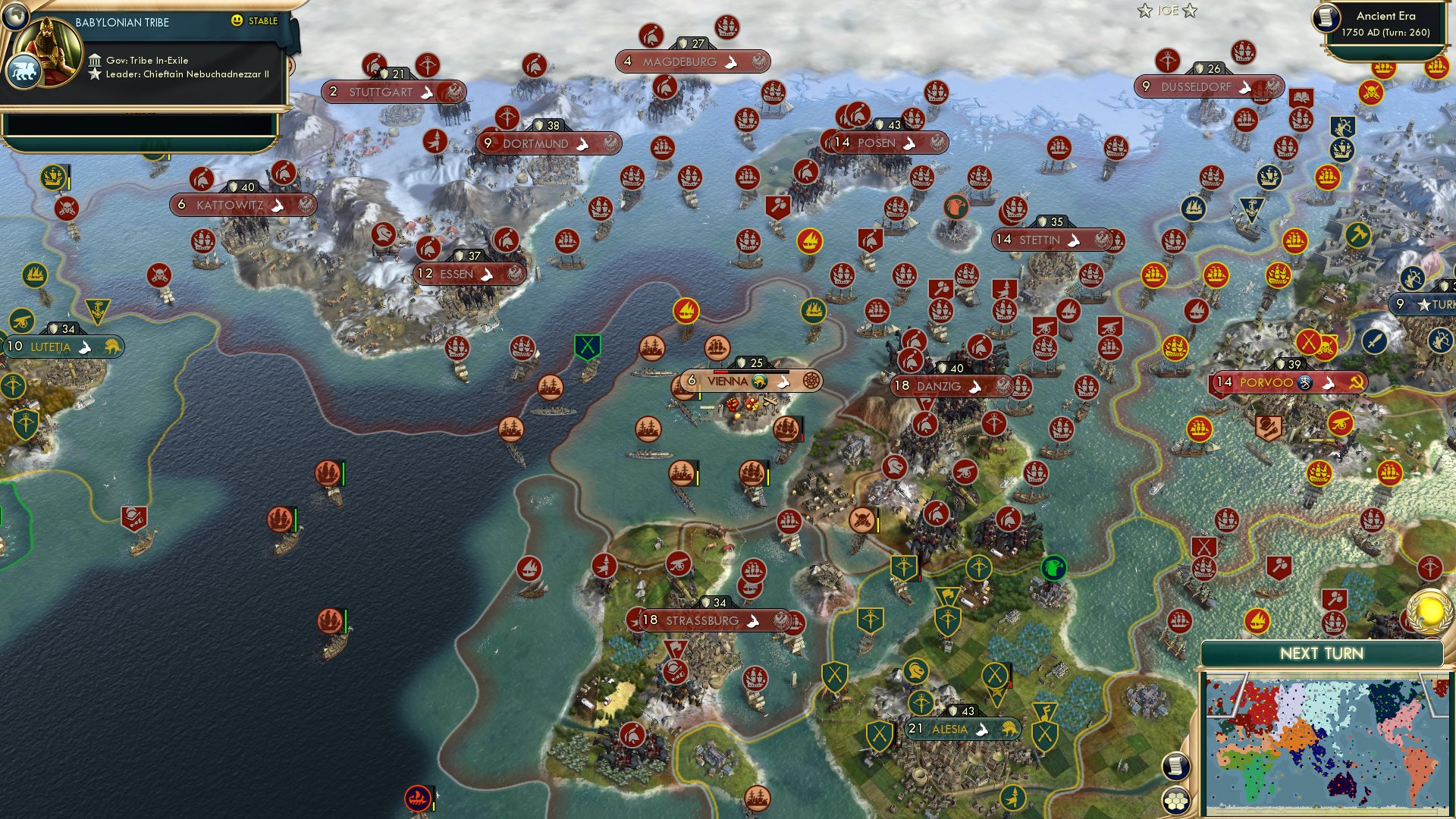The width and height of the screenshot is (1456, 819).
Task: Click the Strassburg city banner
Action: pyautogui.click(x=705, y=620)
